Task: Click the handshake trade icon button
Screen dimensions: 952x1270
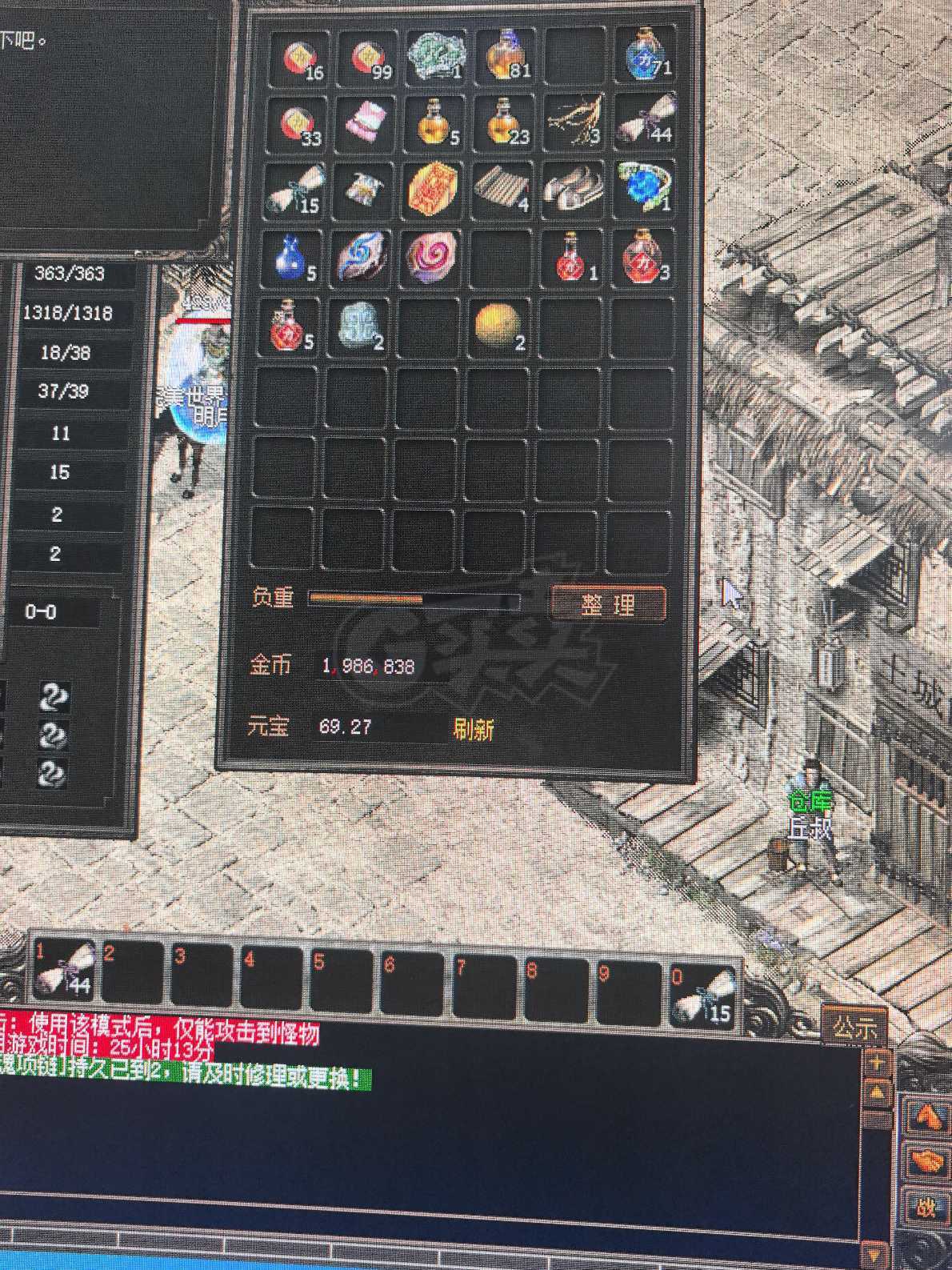Action: tap(926, 1160)
